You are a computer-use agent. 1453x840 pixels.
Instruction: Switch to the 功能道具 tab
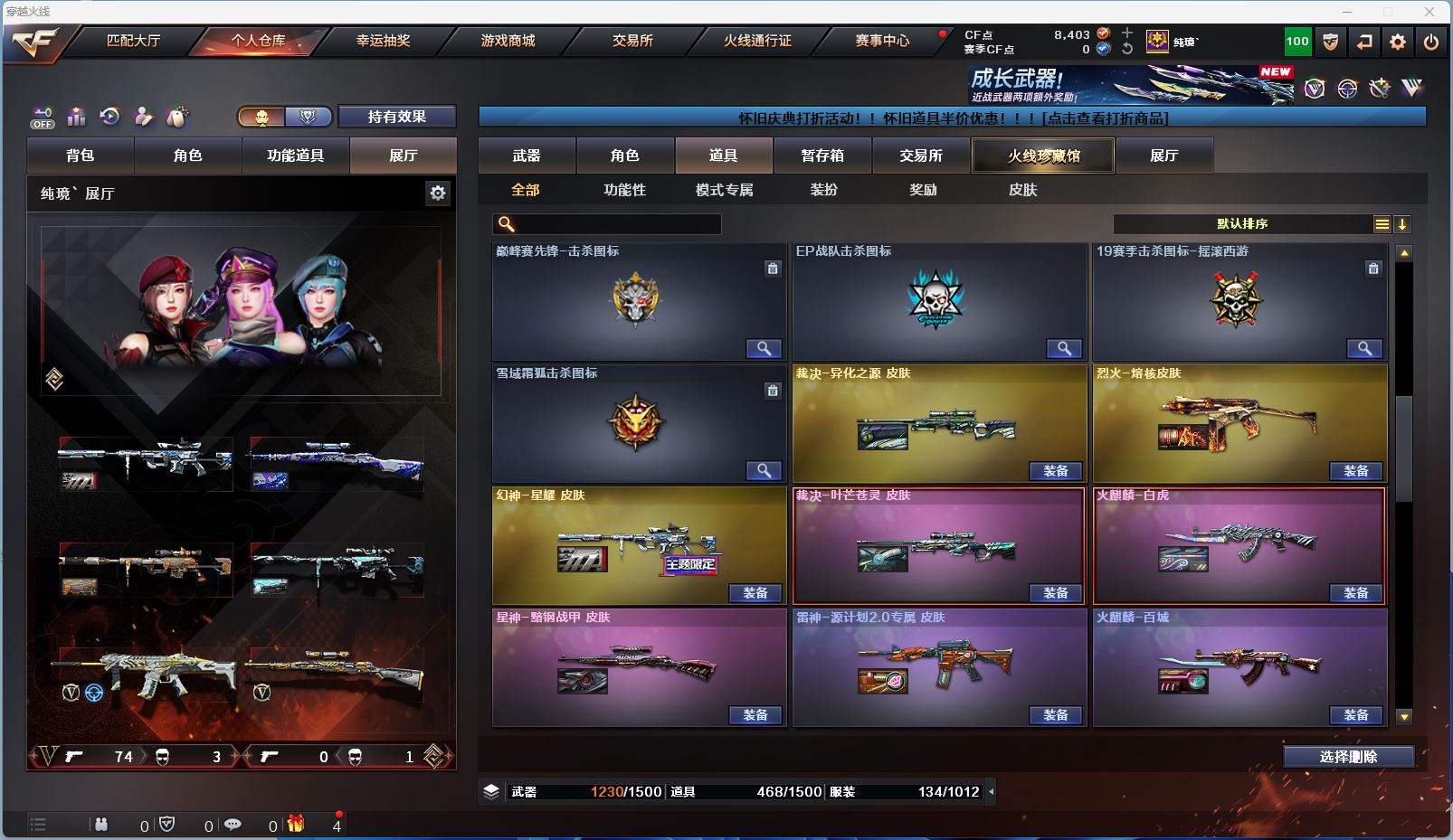(x=295, y=156)
